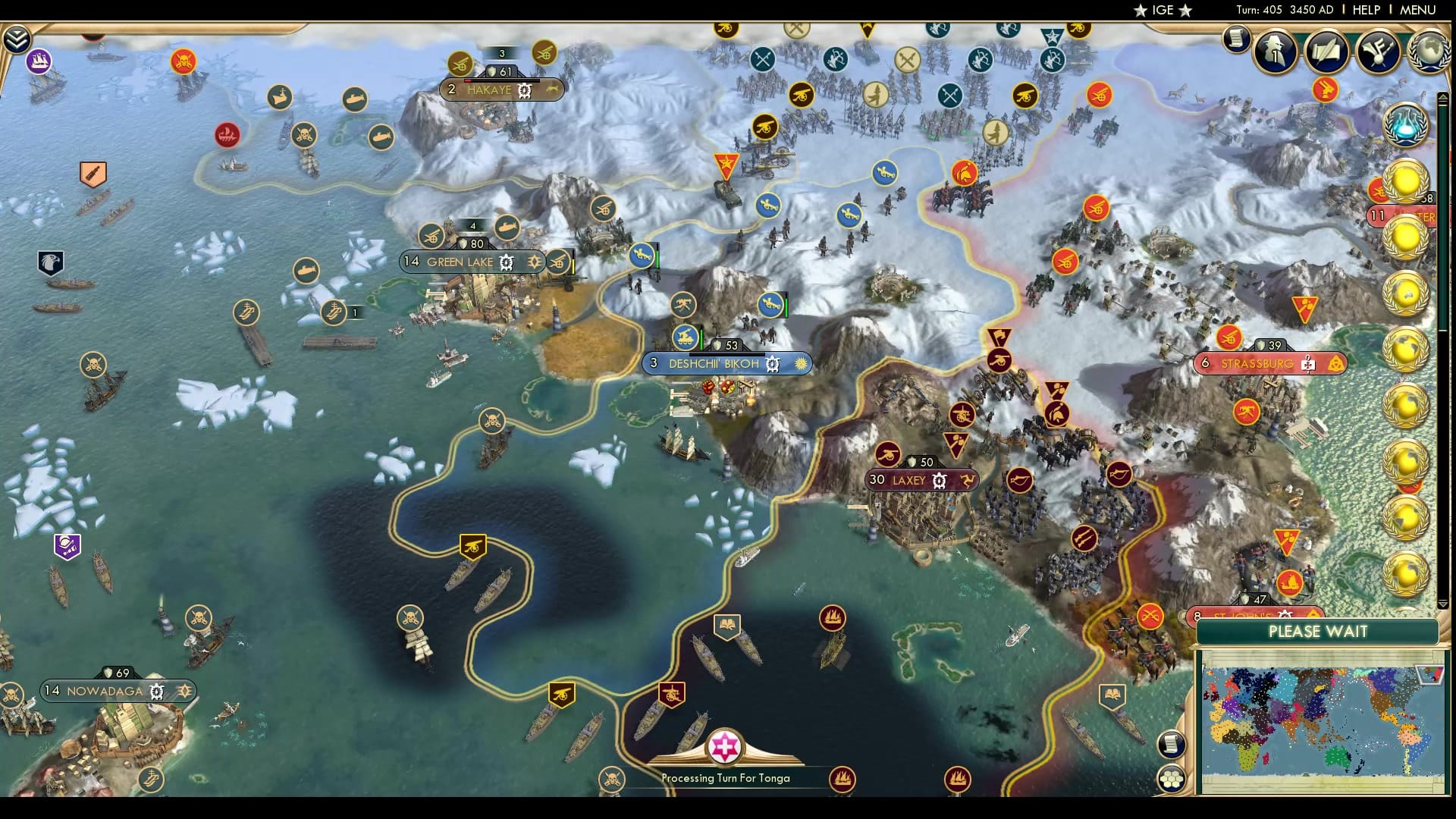Click the production gear on Laxey's city banner
The height and width of the screenshot is (819, 1456).
point(939,480)
